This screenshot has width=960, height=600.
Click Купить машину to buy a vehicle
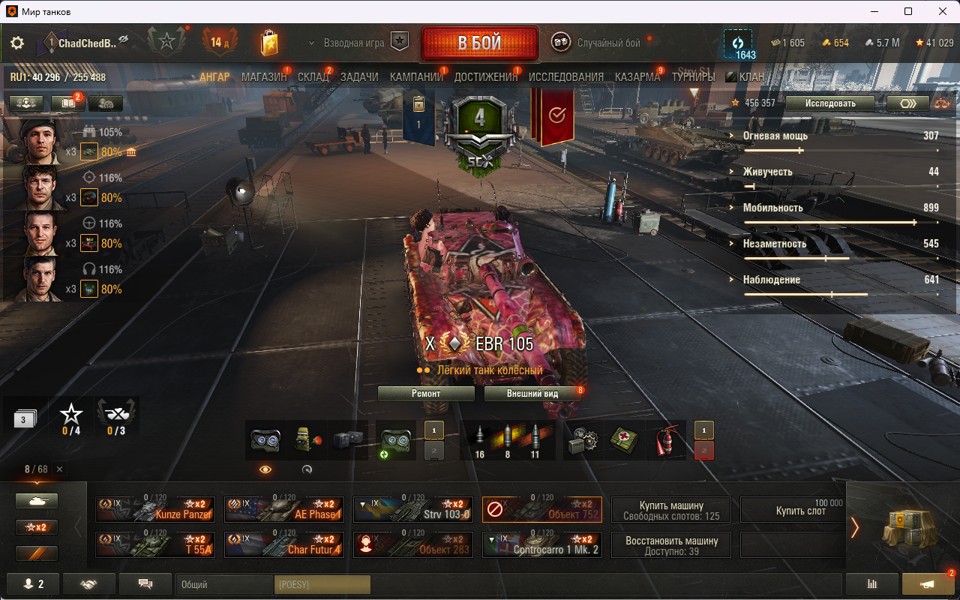pyautogui.click(x=671, y=510)
